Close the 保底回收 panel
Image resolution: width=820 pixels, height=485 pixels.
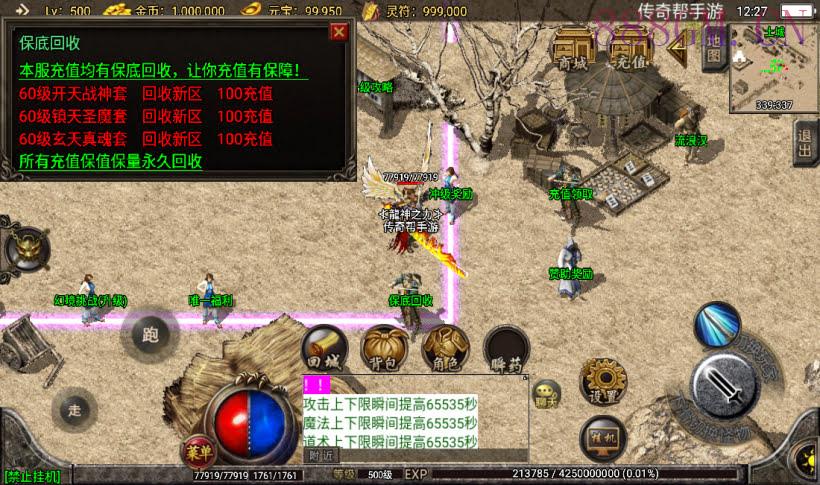click(x=339, y=32)
